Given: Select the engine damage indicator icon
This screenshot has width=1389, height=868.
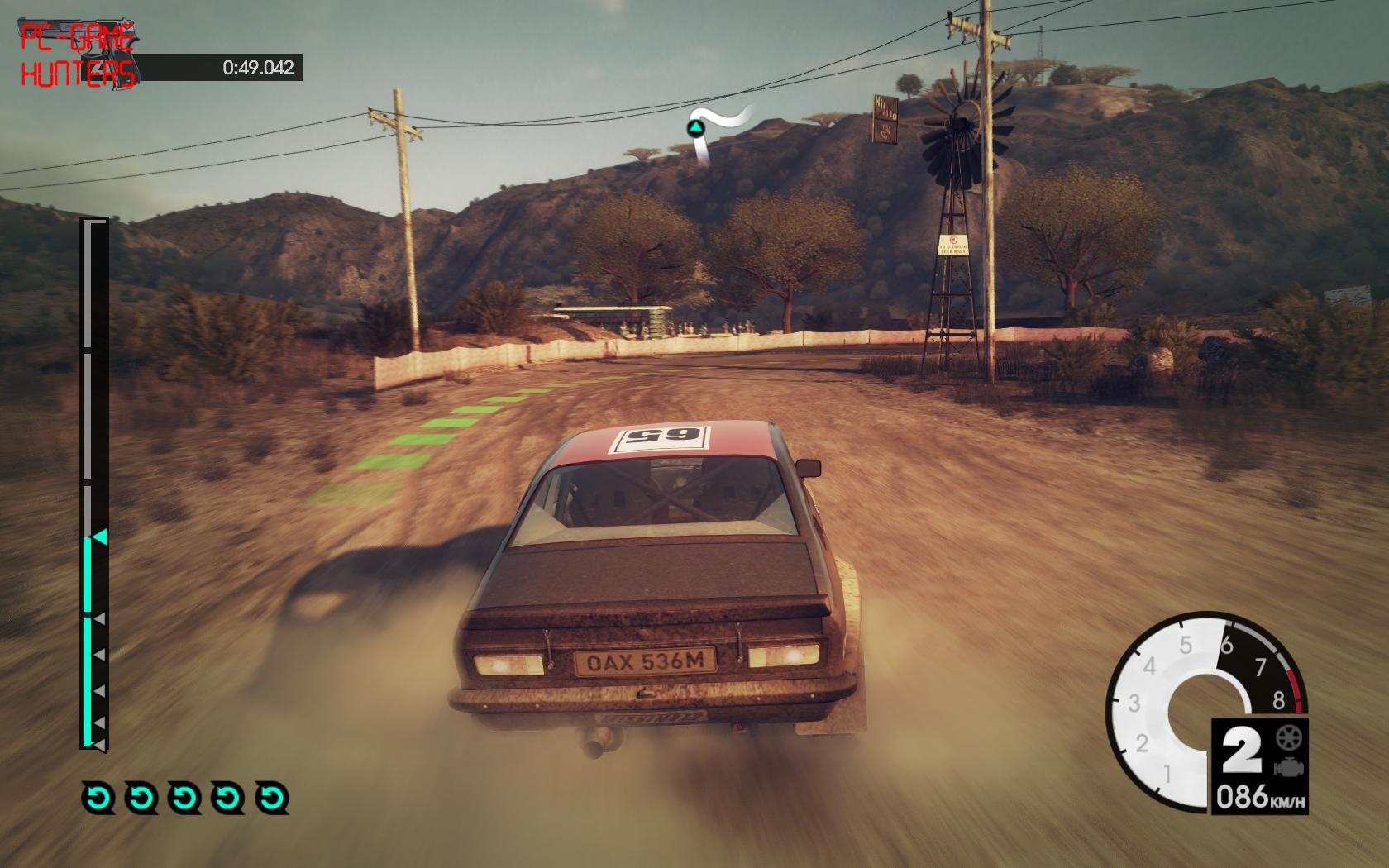Looking at the screenshot, I should [1288, 766].
